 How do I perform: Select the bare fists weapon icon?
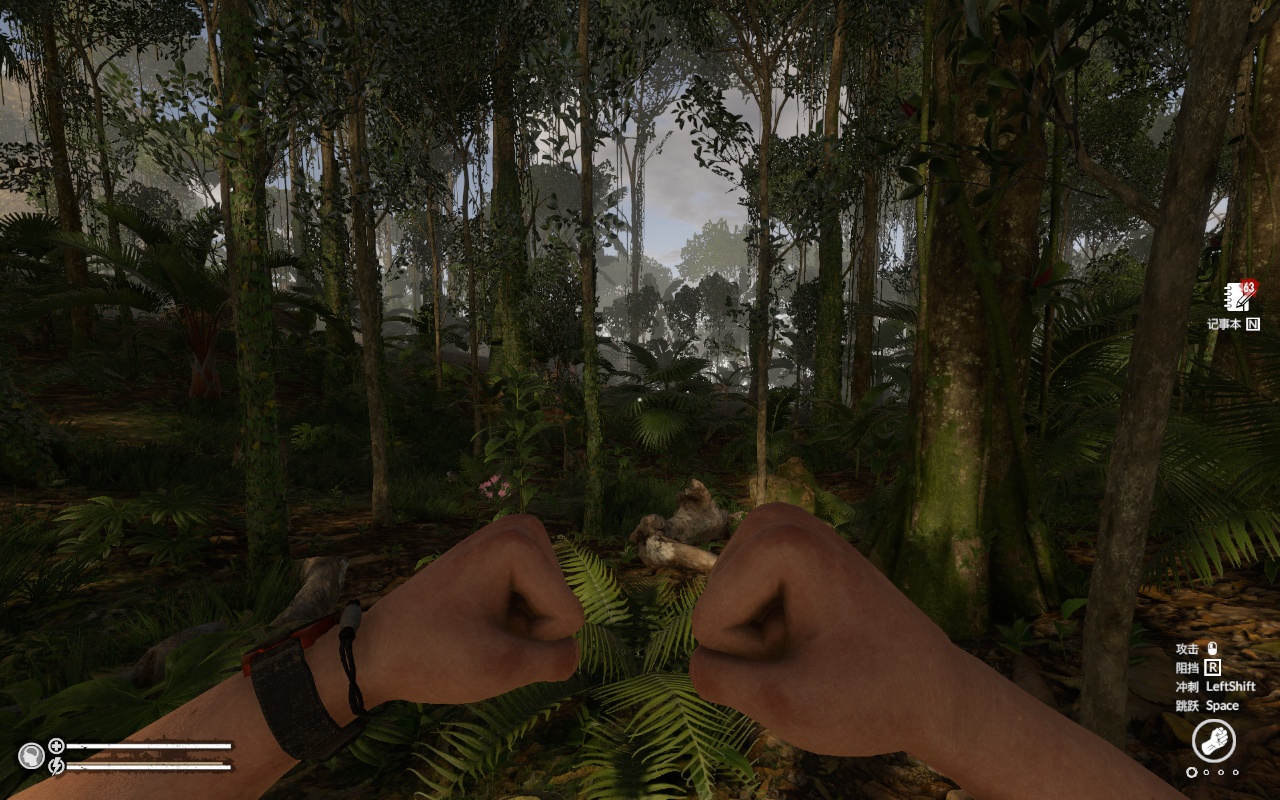pyautogui.click(x=1213, y=742)
